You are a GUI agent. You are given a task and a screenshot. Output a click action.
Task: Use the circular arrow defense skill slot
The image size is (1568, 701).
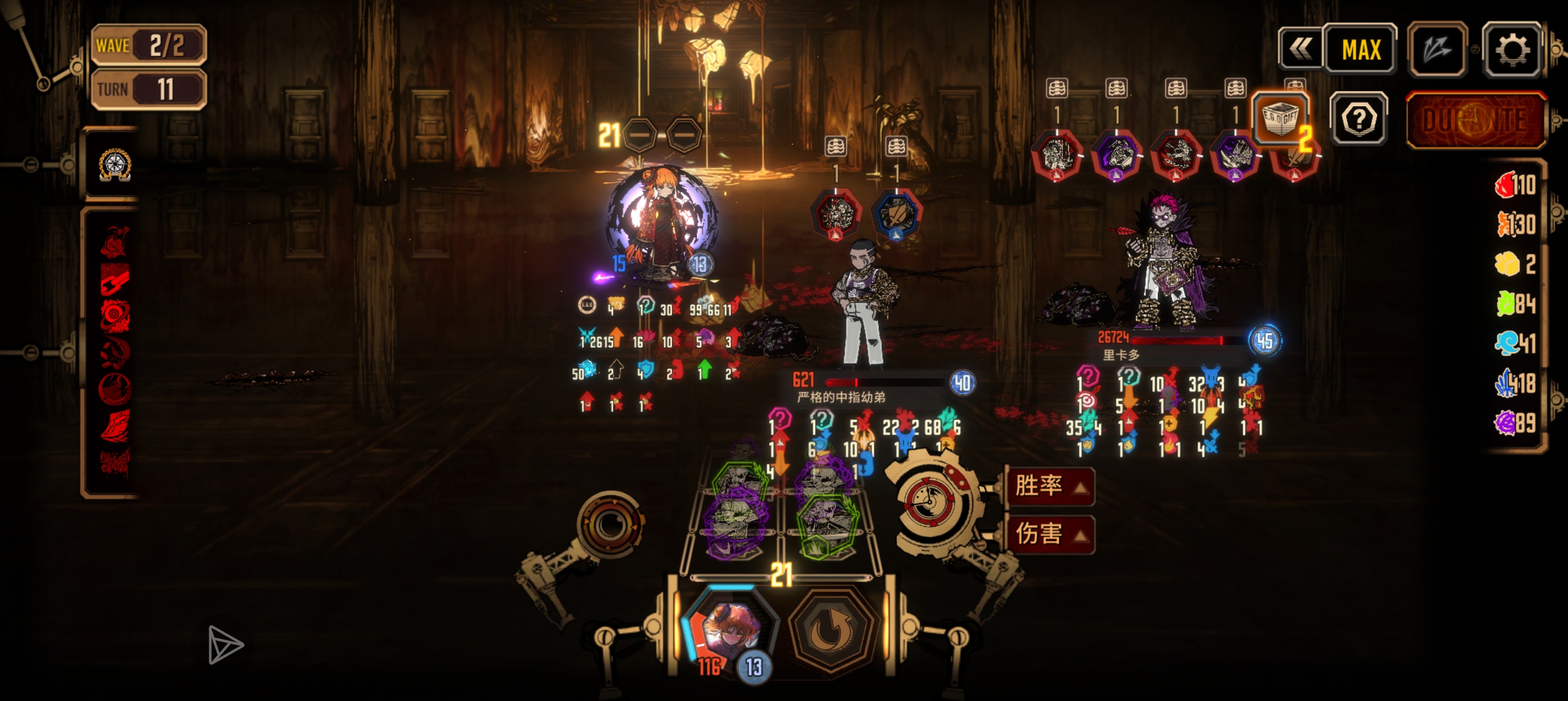832,630
